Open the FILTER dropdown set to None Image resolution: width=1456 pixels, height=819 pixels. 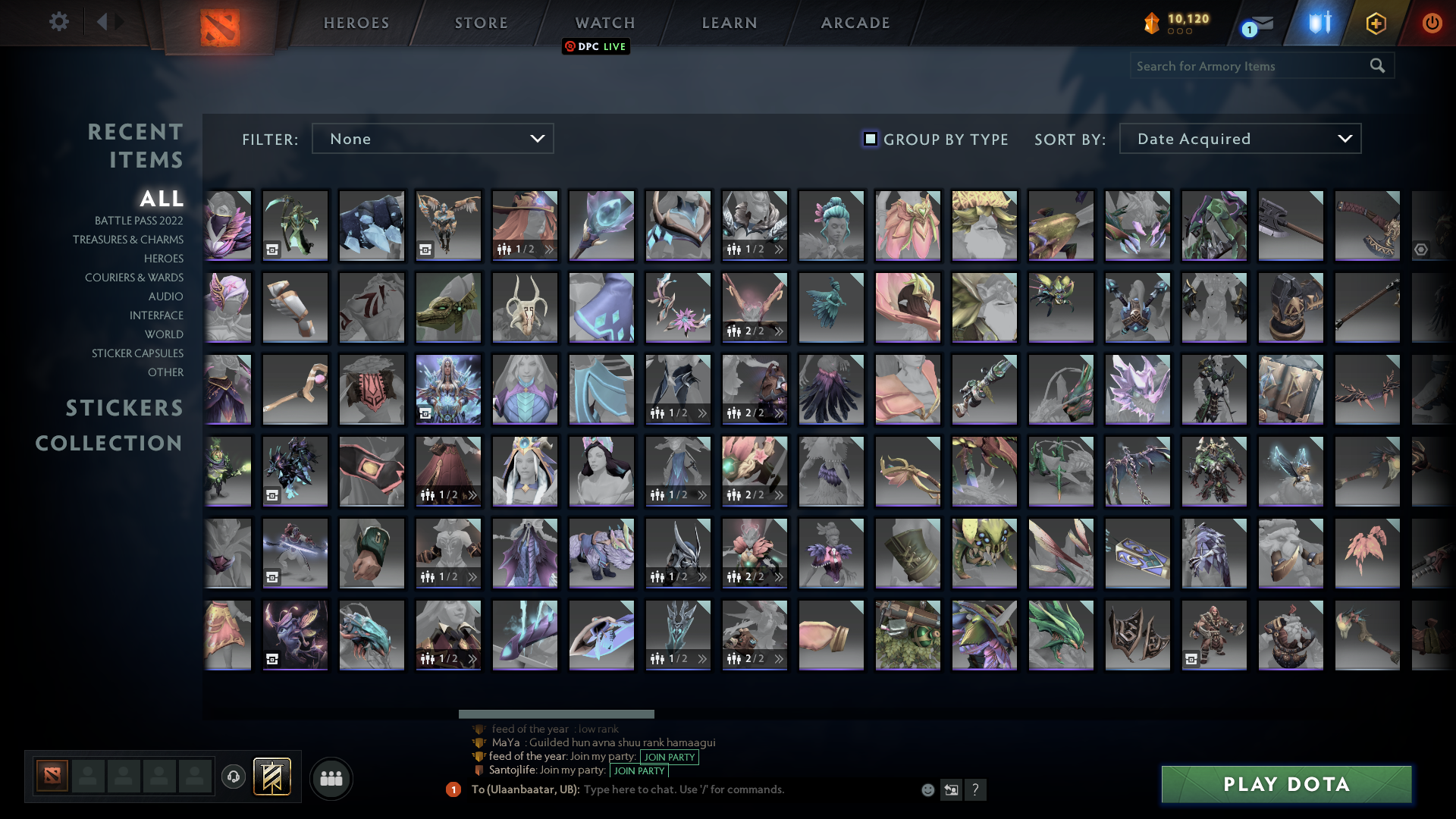[x=432, y=139]
